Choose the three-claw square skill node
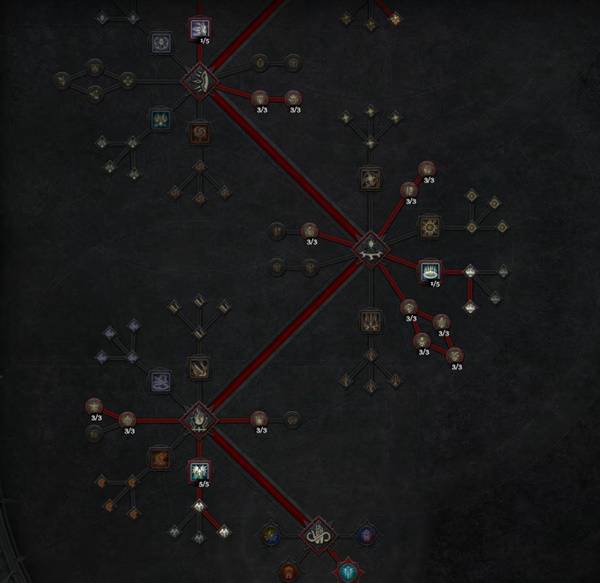Viewport: 600px width, 583px height. pyautogui.click(x=371, y=320)
